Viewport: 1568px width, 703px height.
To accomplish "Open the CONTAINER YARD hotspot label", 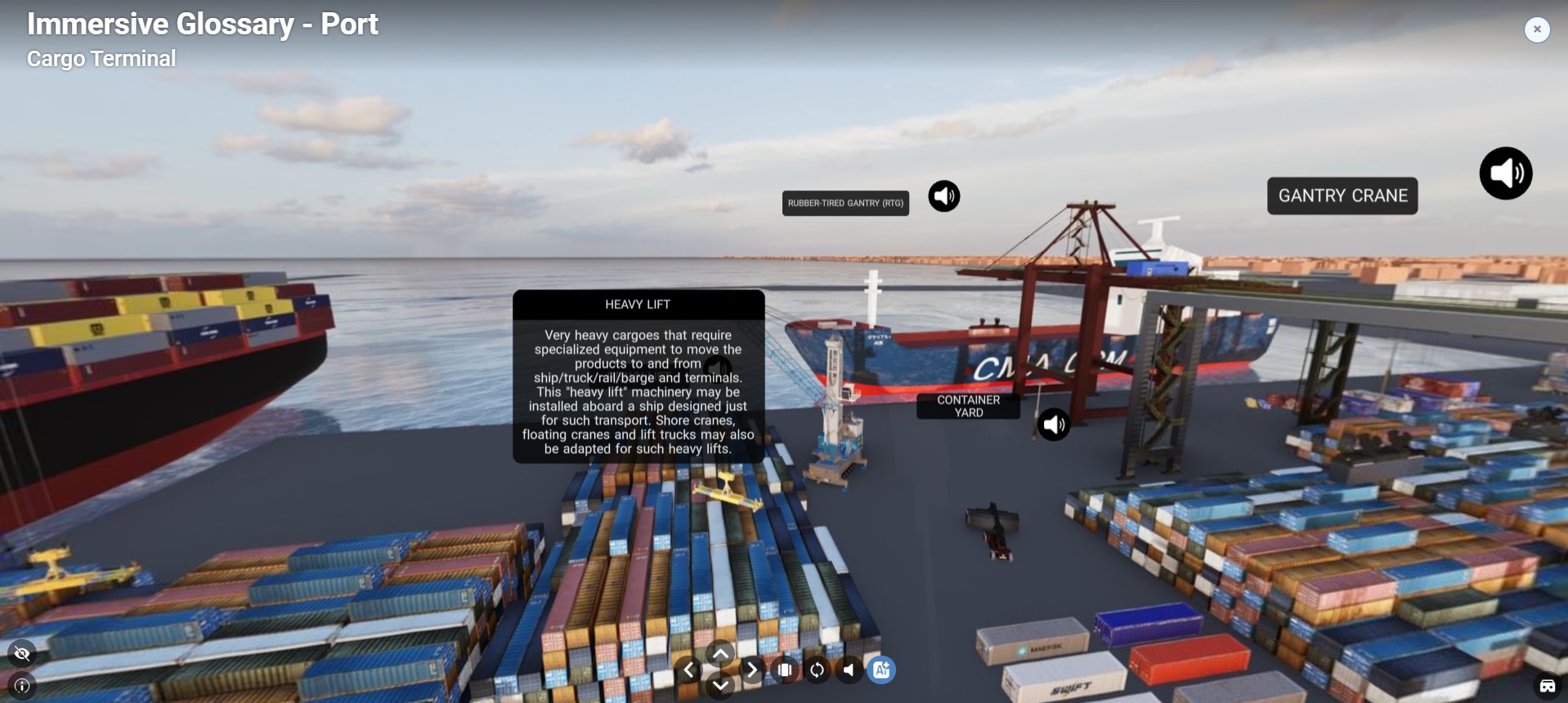I will [x=968, y=406].
